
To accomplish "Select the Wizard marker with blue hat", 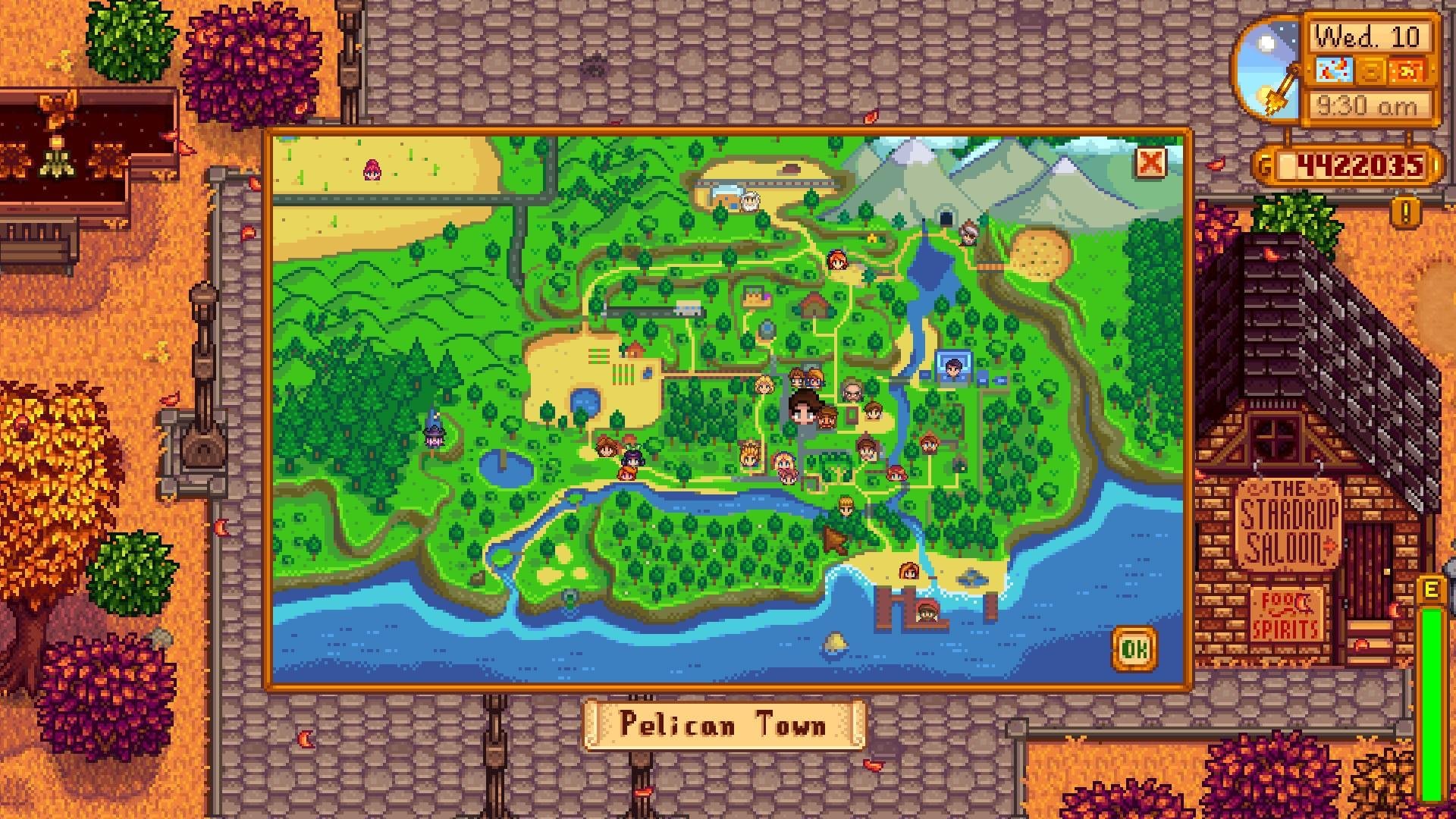I will click(435, 431).
